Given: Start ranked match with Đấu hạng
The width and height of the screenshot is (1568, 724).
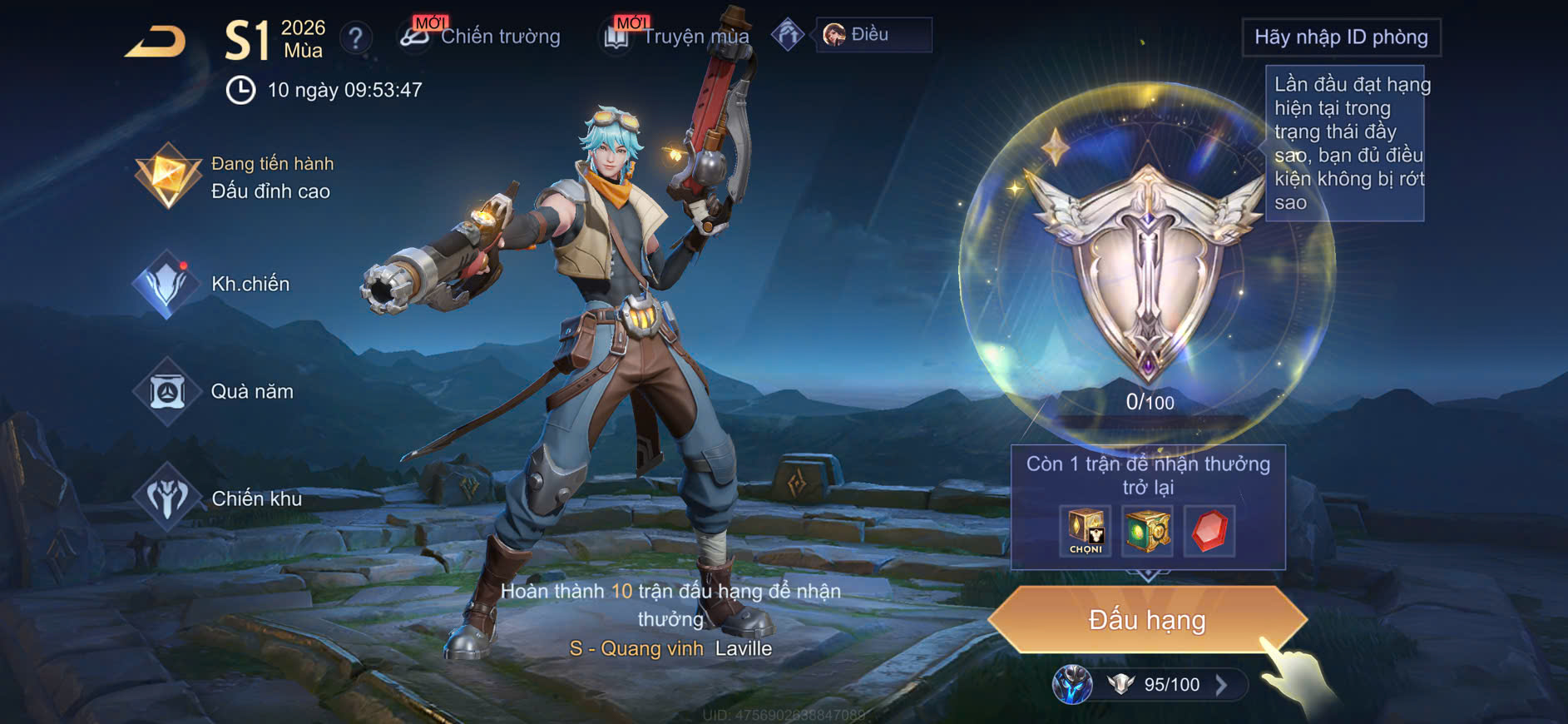Looking at the screenshot, I should 1147,620.
